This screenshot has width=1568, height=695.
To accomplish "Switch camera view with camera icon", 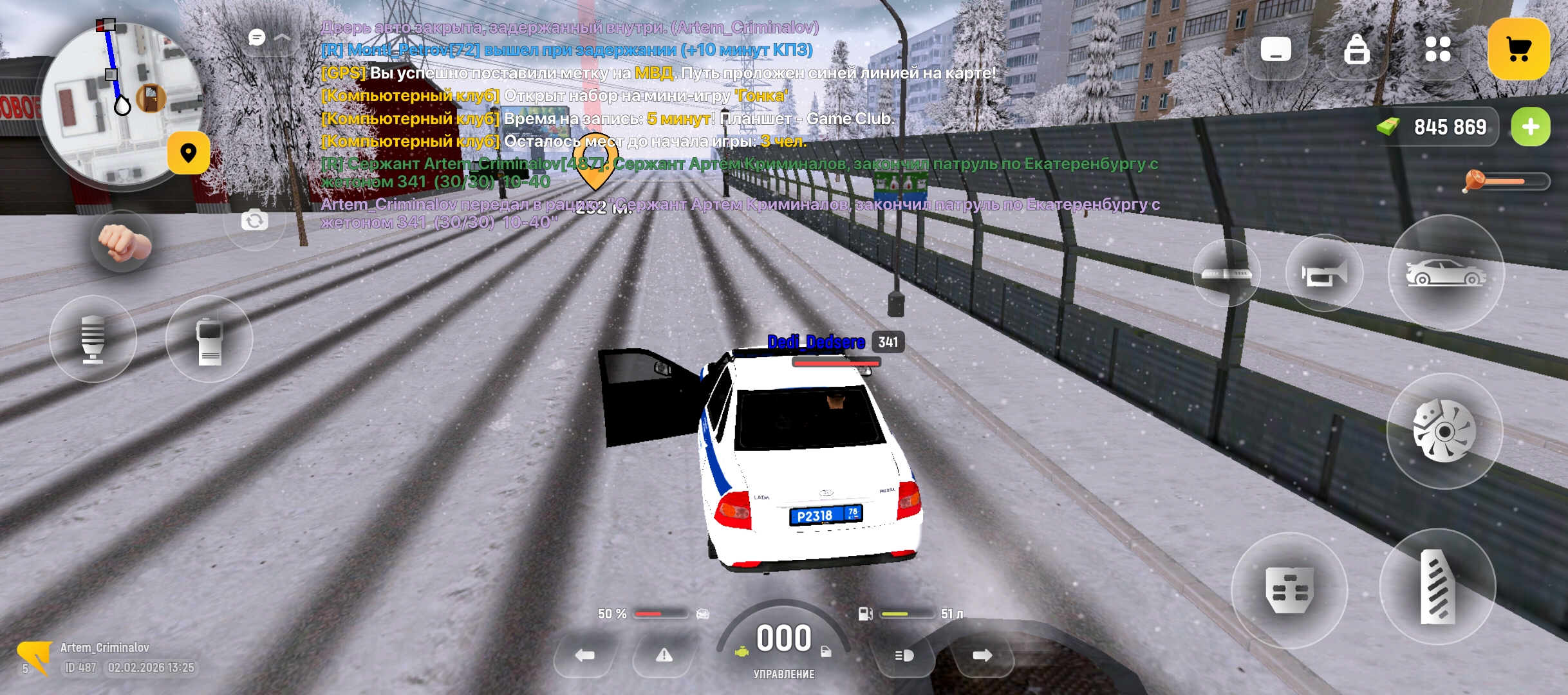I will (x=255, y=221).
